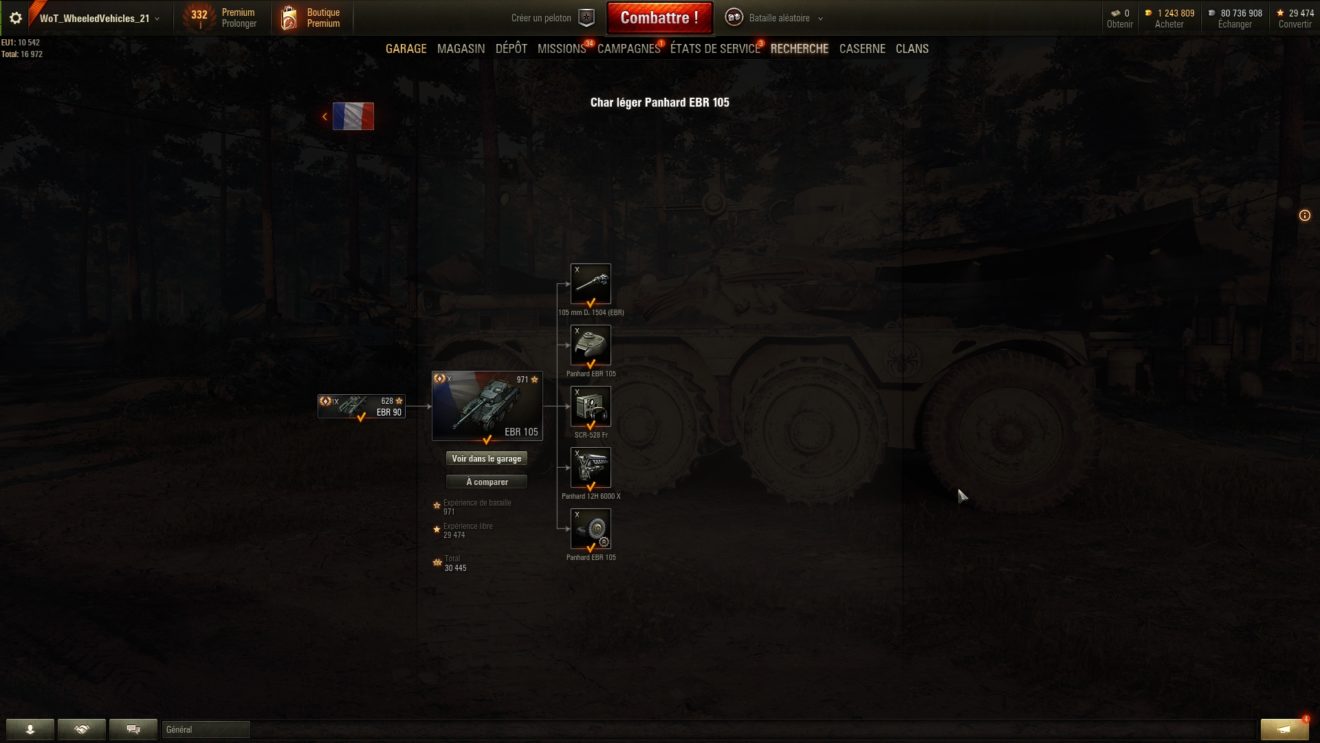This screenshot has width=1320, height=743.
Task: Open the CAMPAGNES tab
Action: pos(628,49)
